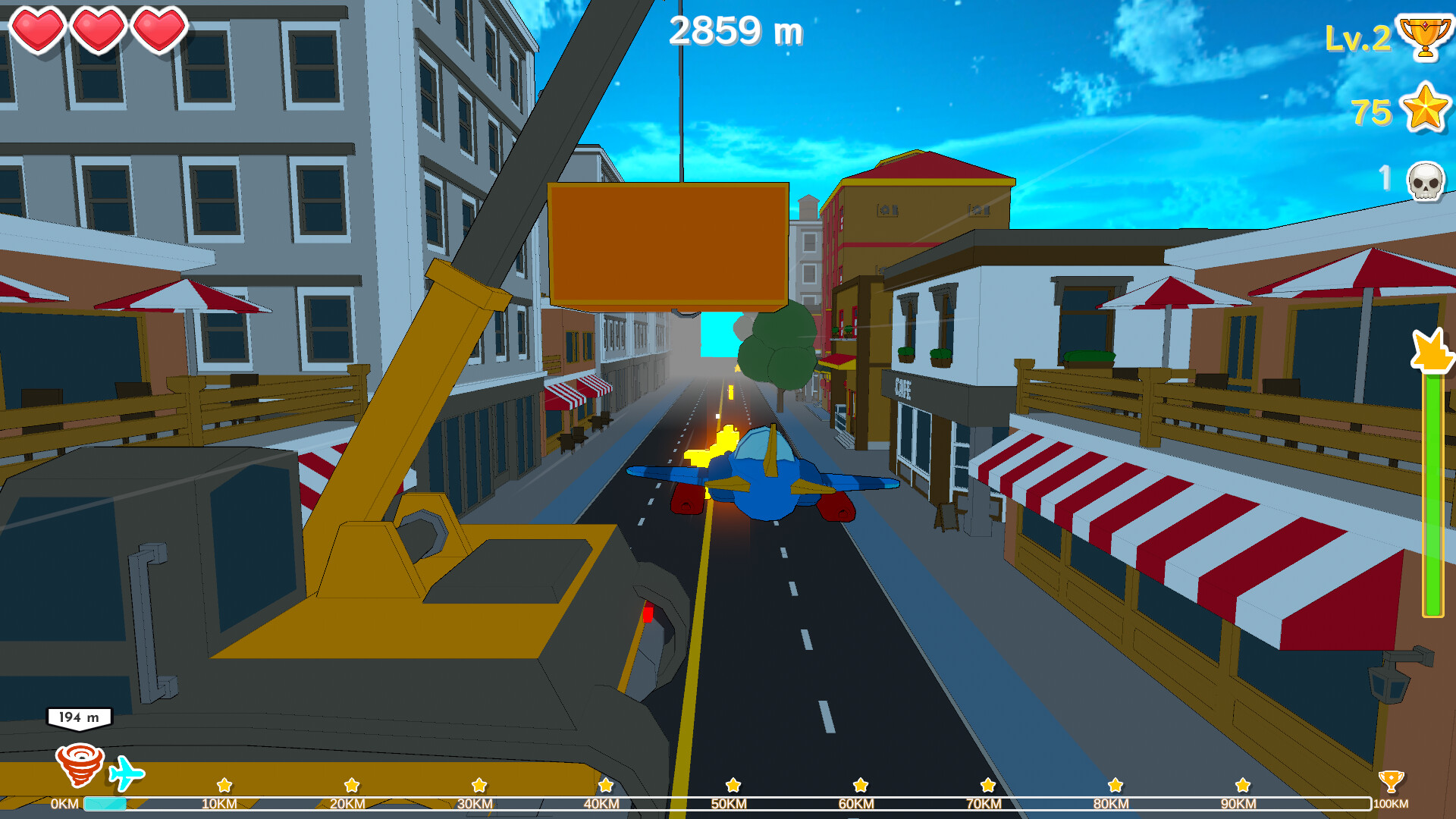This screenshot has height=819, width=1456.
Task: Click the star marker above 10KM
Action: coord(224,786)
